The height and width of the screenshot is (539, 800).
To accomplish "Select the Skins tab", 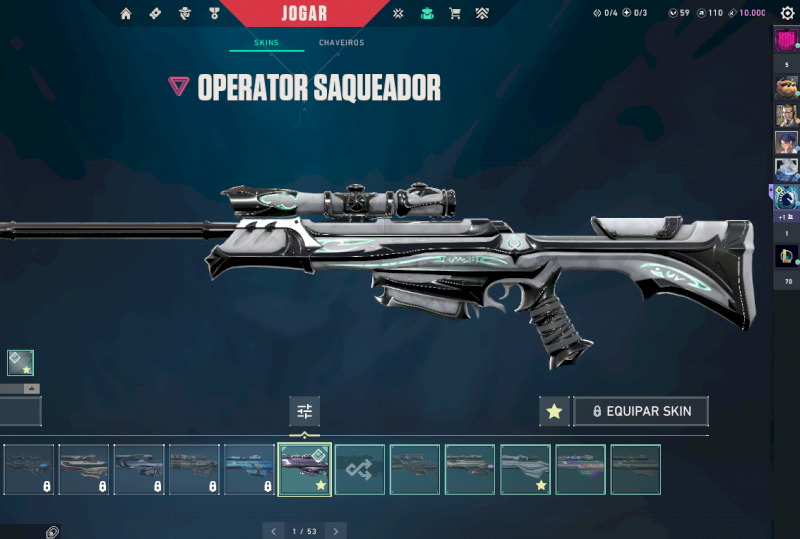I will [x=265, y=43].
